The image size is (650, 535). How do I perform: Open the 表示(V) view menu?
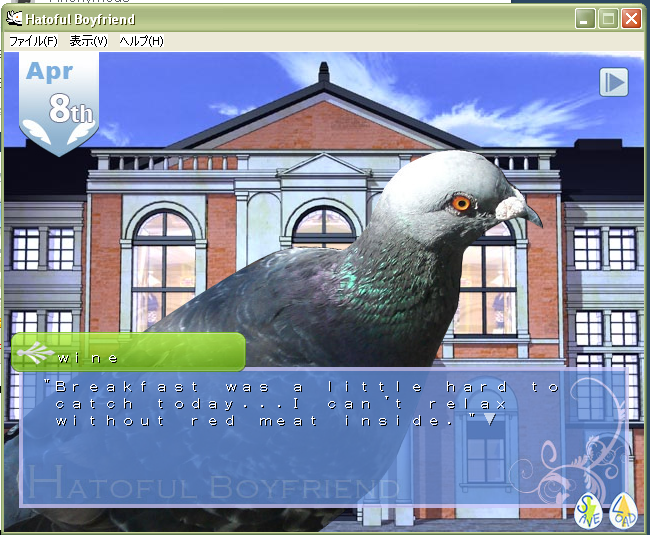pos(88,41)
